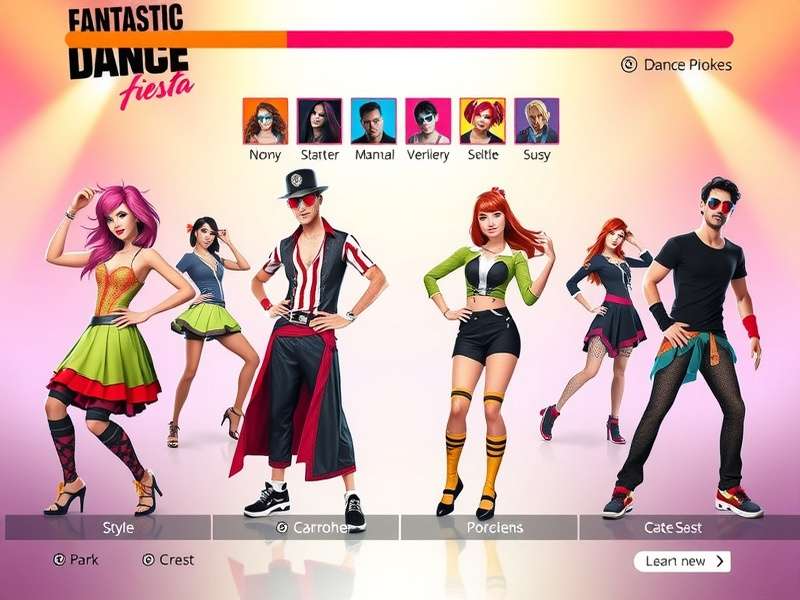Pick the Susy character portrait
This screenshot has width=800, height=600.
click(x=537, y=121)
